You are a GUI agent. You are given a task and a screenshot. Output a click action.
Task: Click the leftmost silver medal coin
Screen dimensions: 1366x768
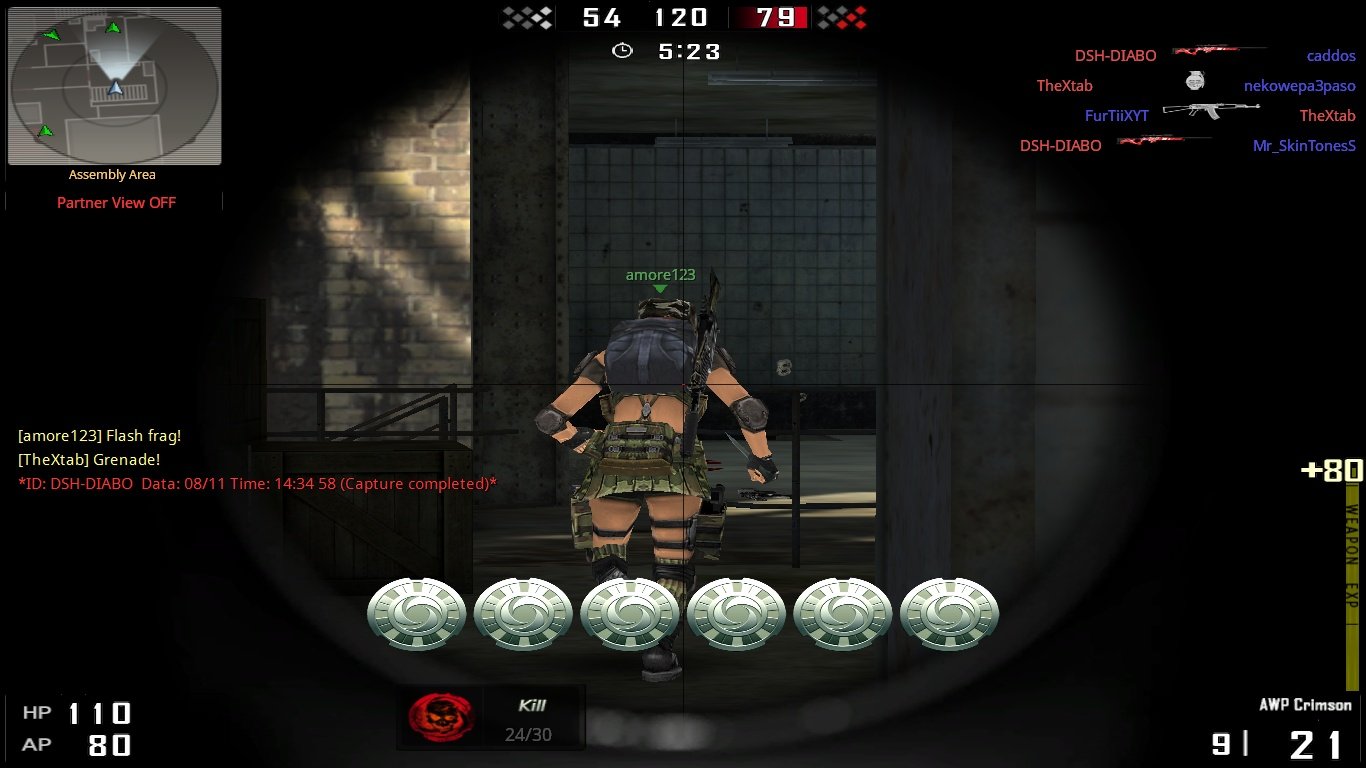pos(416,613)
